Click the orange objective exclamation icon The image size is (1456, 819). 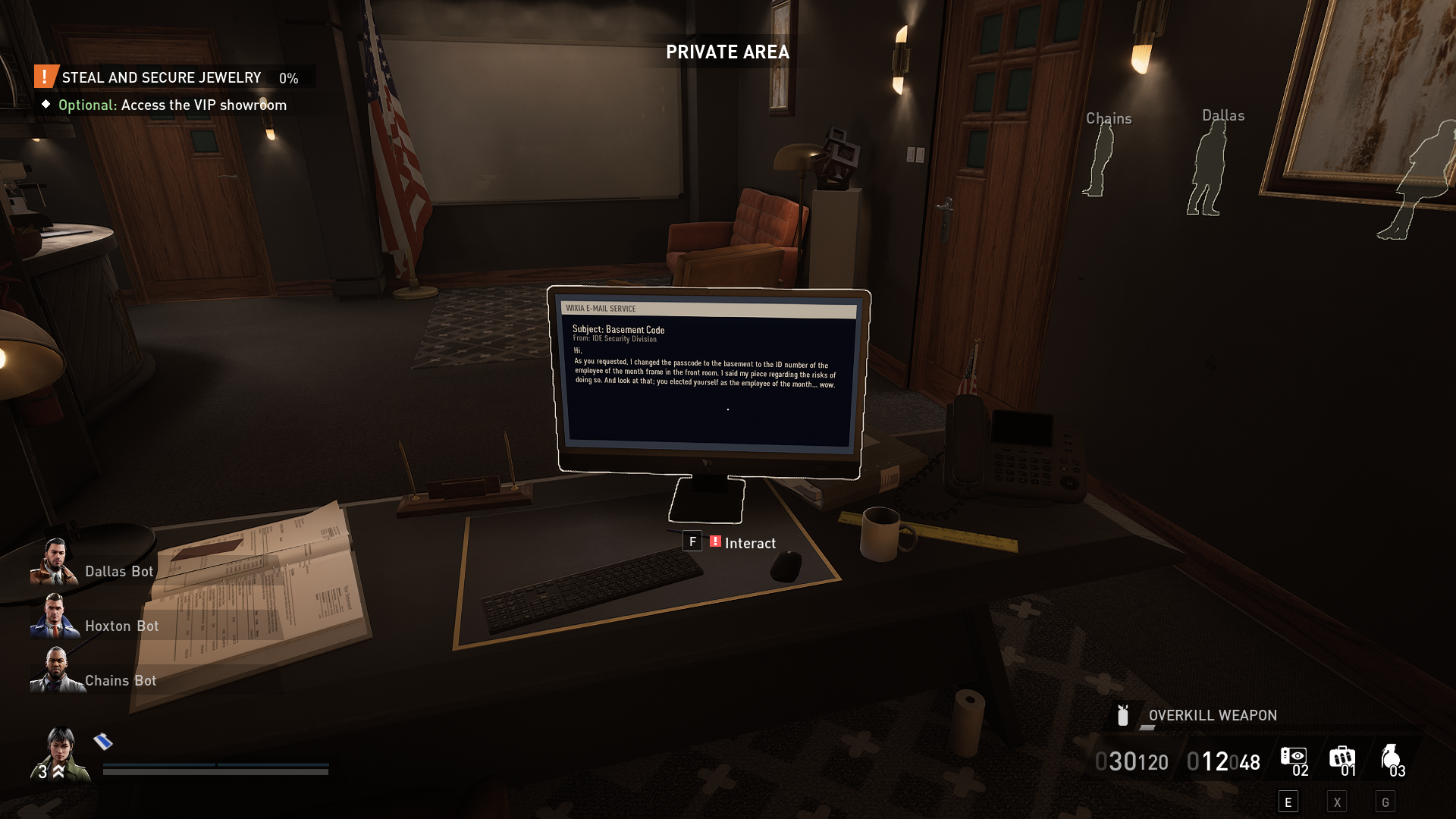pyautogui.click(x=44, y=77)
